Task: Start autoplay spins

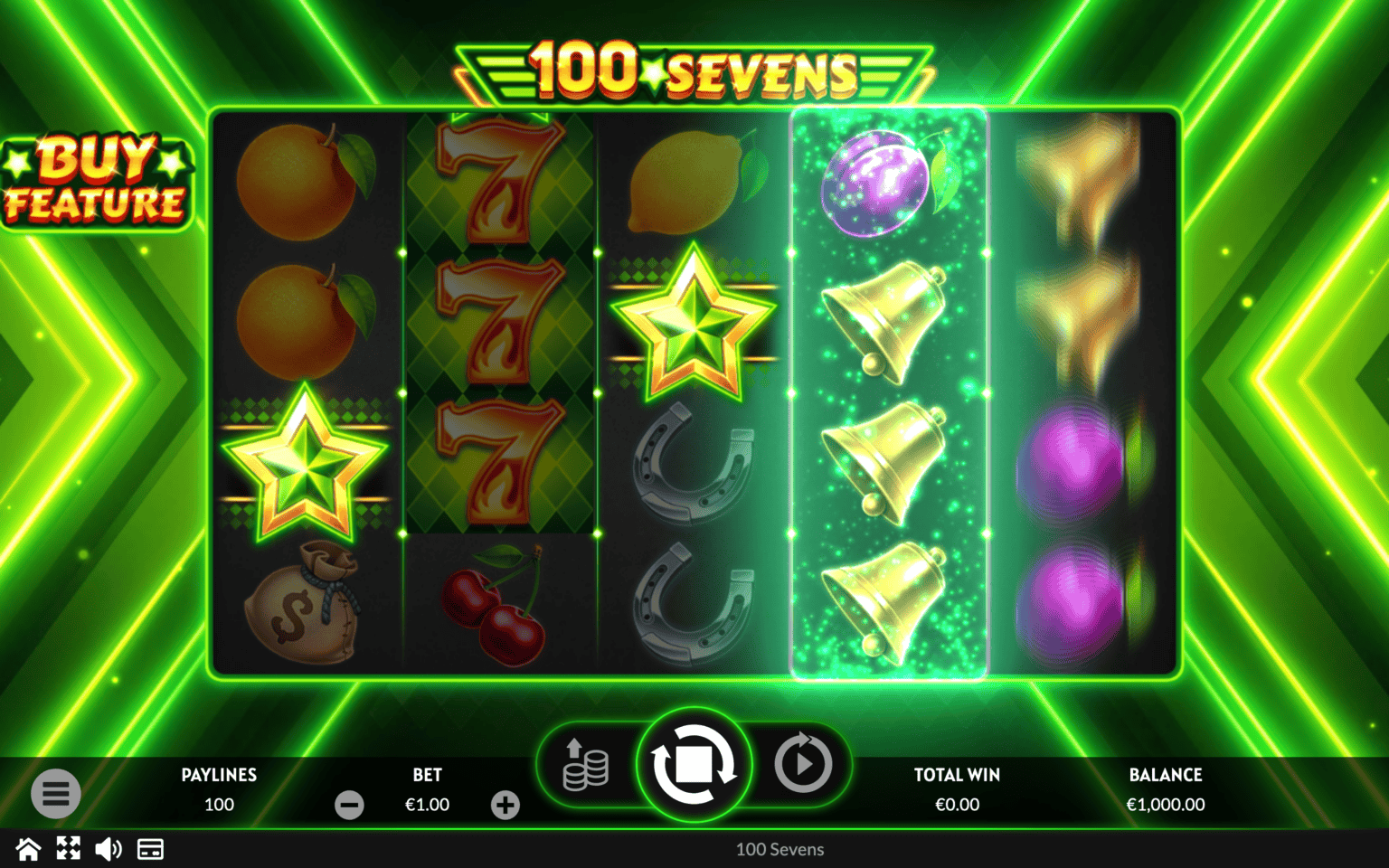Action: click(802, 765)
